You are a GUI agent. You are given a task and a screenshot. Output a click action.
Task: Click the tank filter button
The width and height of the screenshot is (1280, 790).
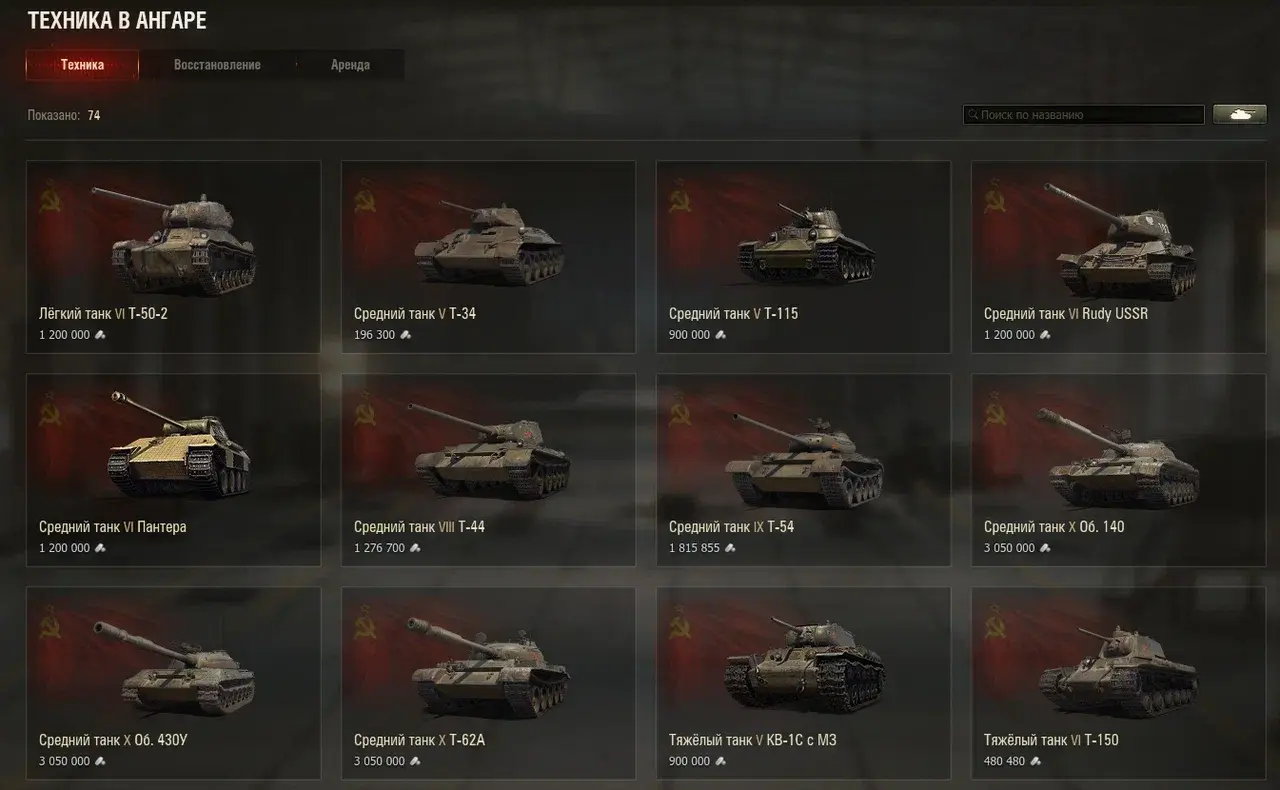(x=1239, y=114)
